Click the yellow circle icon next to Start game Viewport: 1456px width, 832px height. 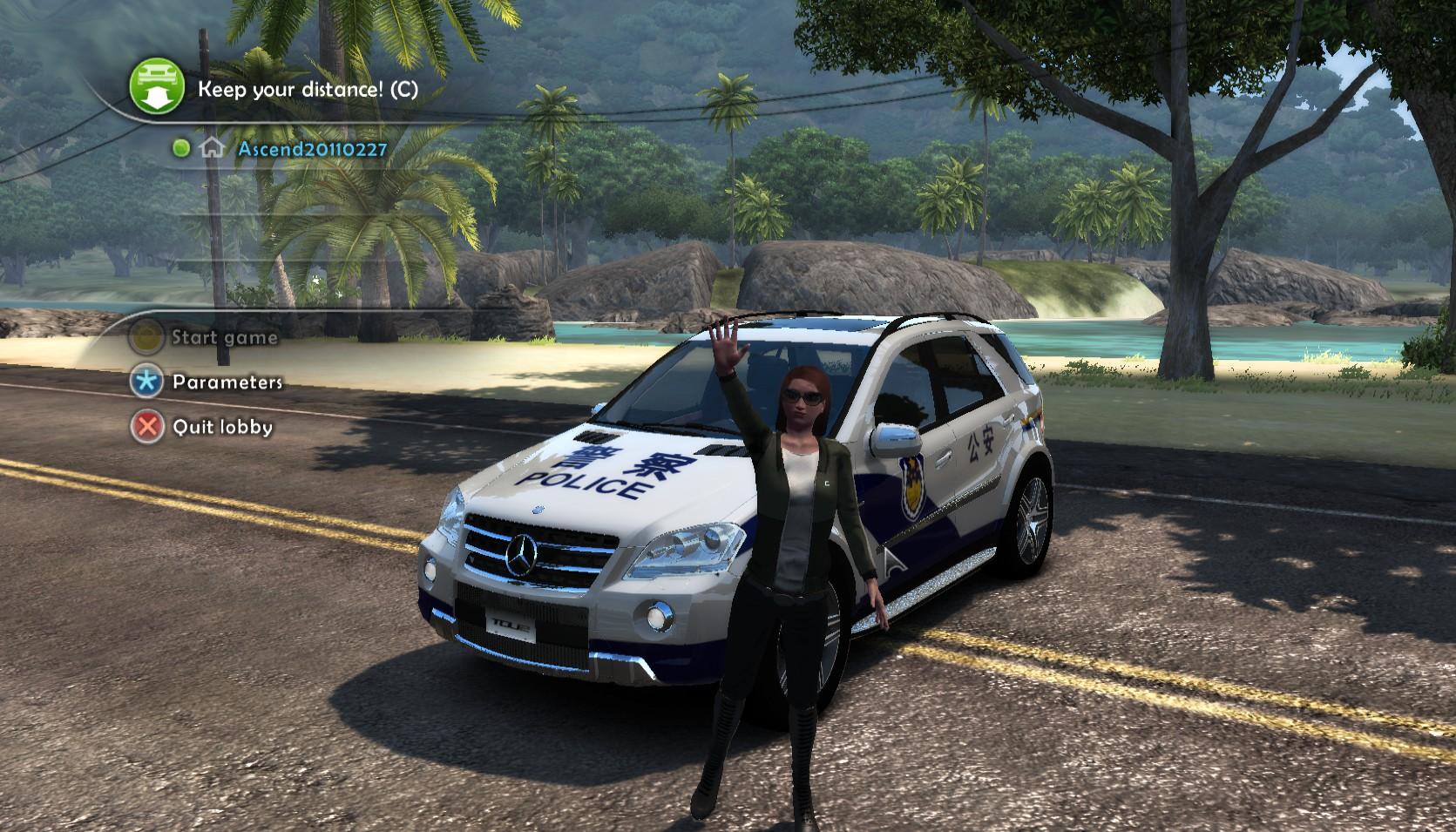coord(146,338)
